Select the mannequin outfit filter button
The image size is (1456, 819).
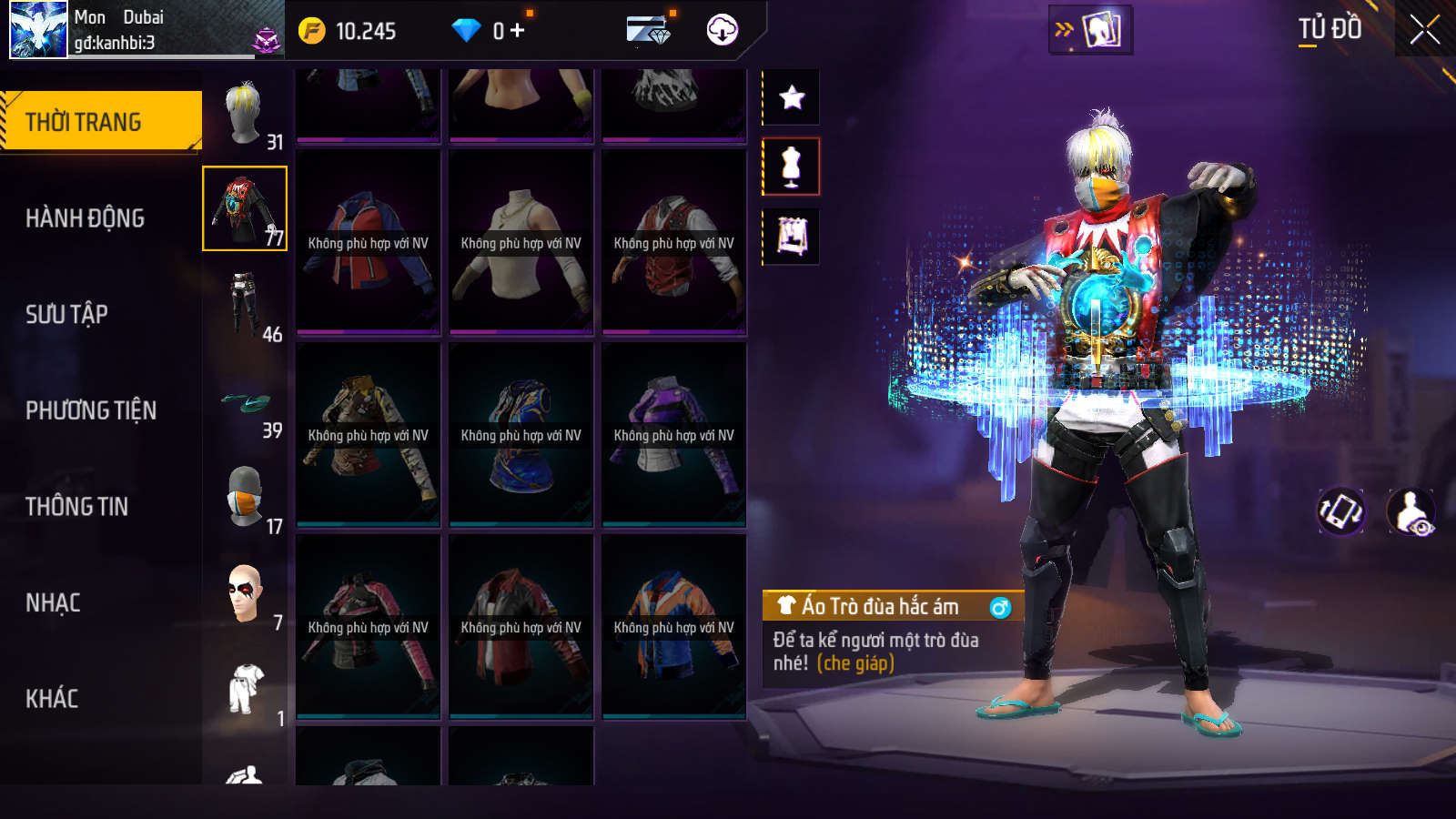point(792,167)
